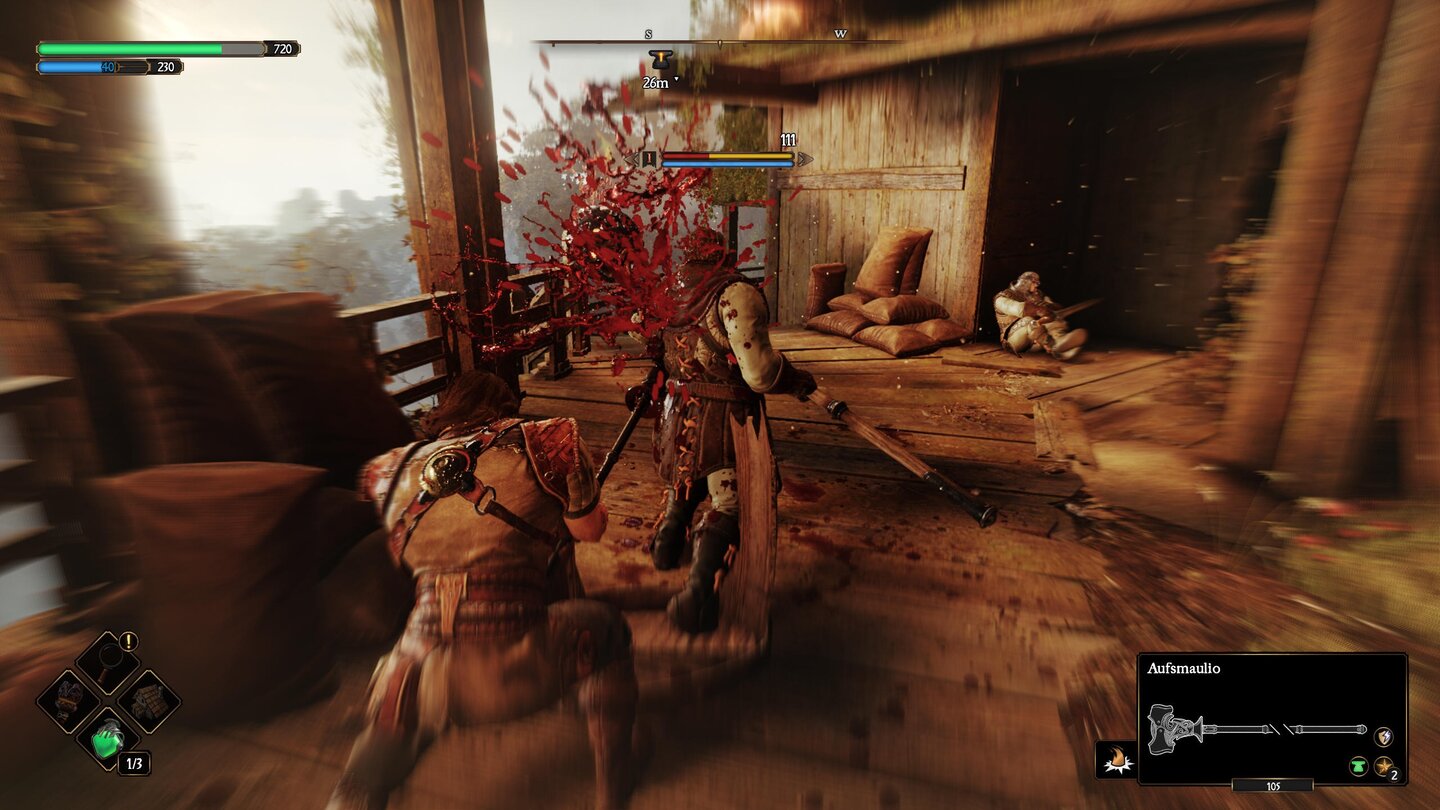Click the green healing potion in the quick wheel

tap(107, 740)
